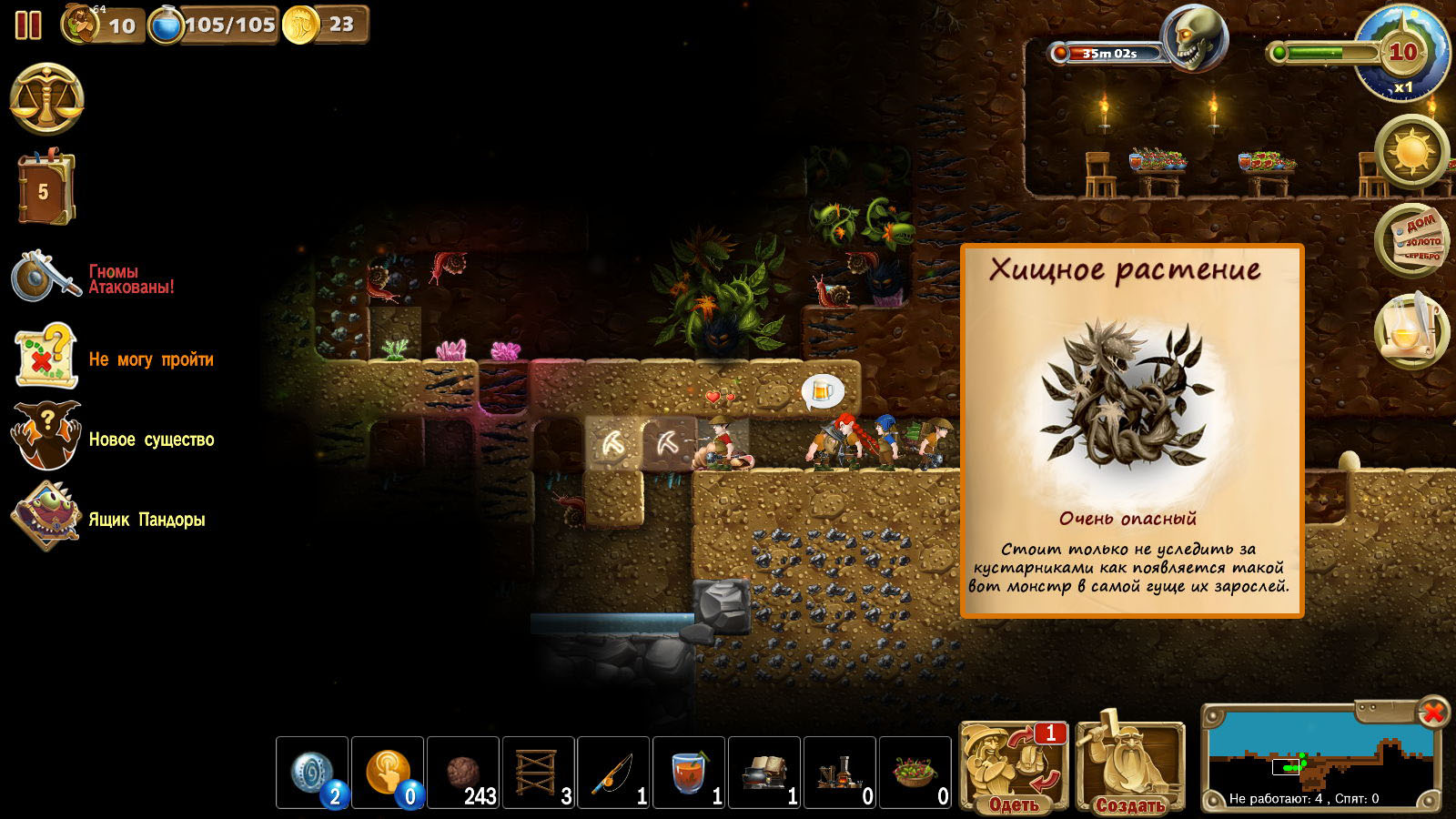Viewport: 1456px width, 819px height.
Task: Open the home resources sign button
Action: coord(1411,240)
